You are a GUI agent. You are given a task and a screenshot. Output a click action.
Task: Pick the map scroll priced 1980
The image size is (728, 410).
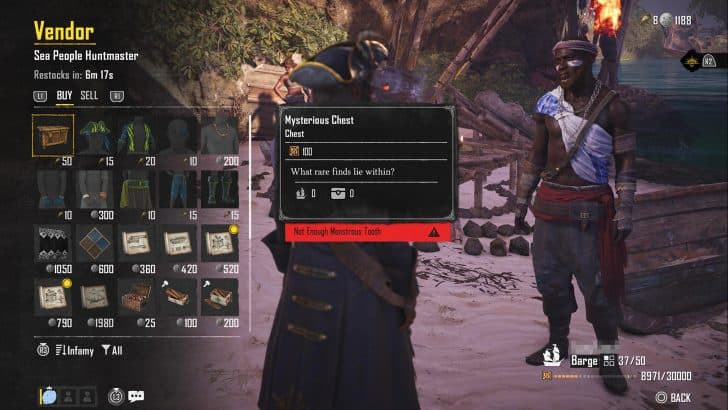pos(94,297)
